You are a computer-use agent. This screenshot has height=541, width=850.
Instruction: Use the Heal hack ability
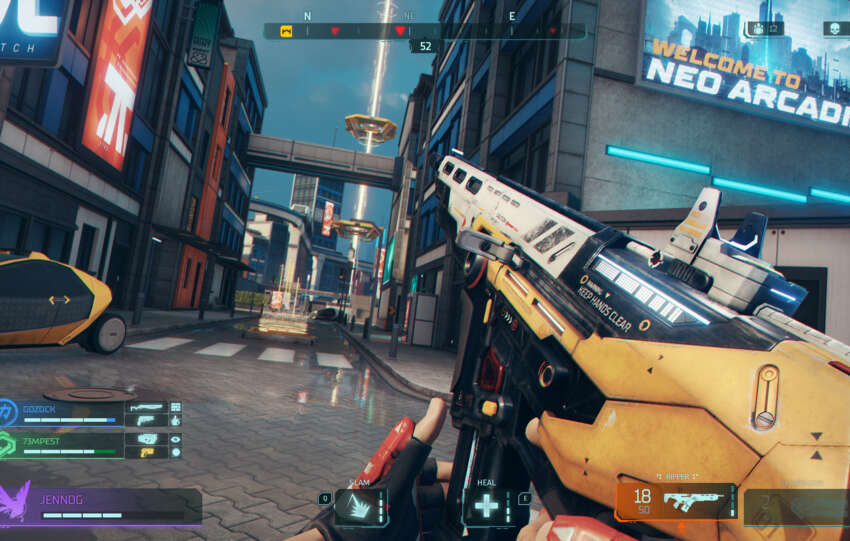click(x=487, y=506)
